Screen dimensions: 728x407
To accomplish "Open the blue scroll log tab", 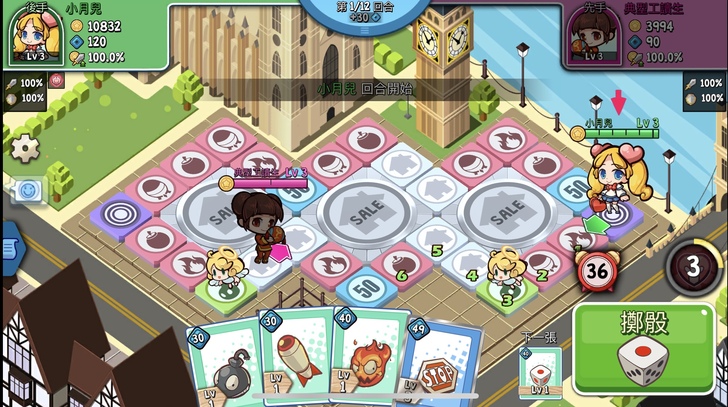I will tap(6, 244).
